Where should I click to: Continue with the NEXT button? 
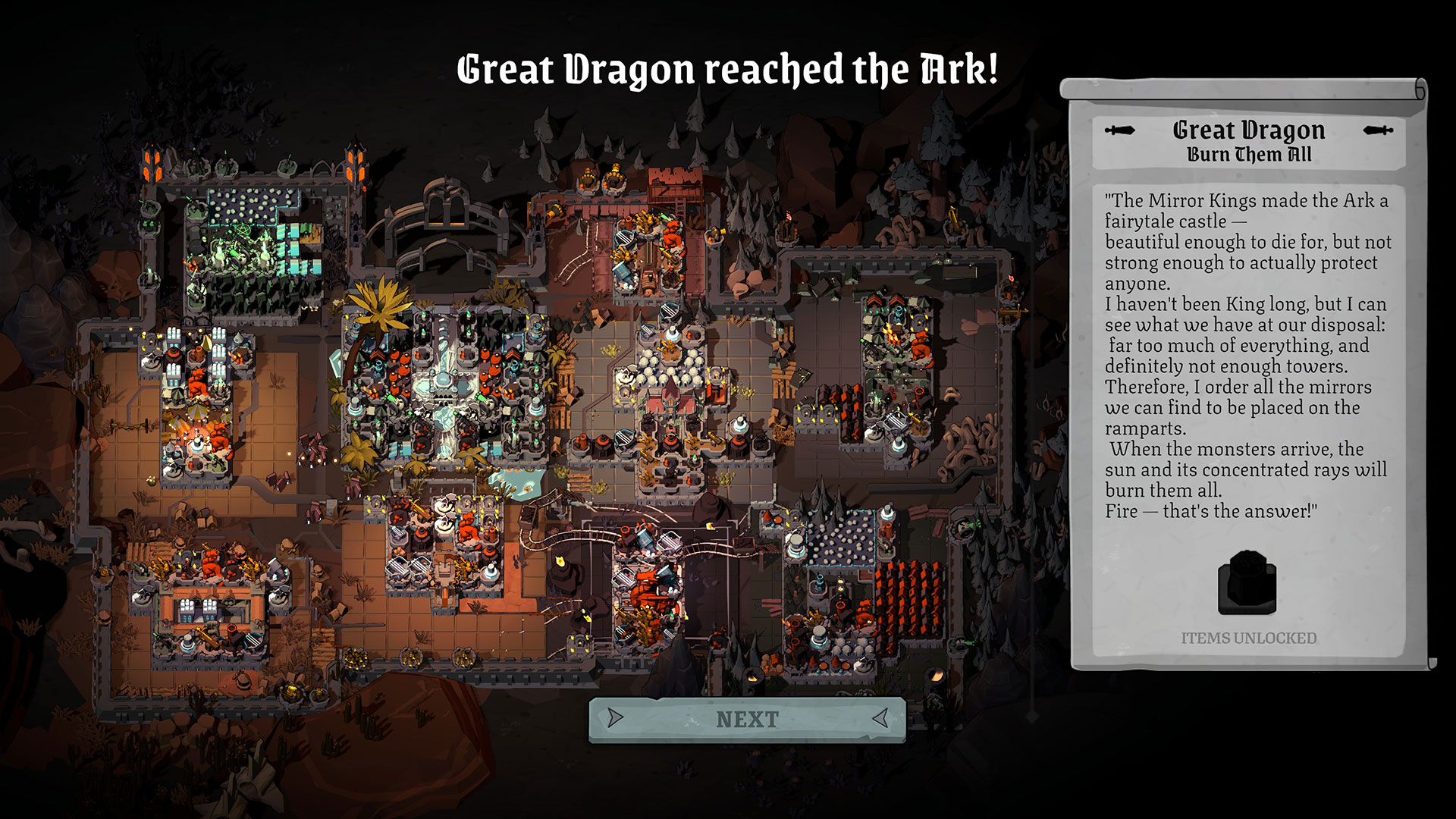coord(747,719)
